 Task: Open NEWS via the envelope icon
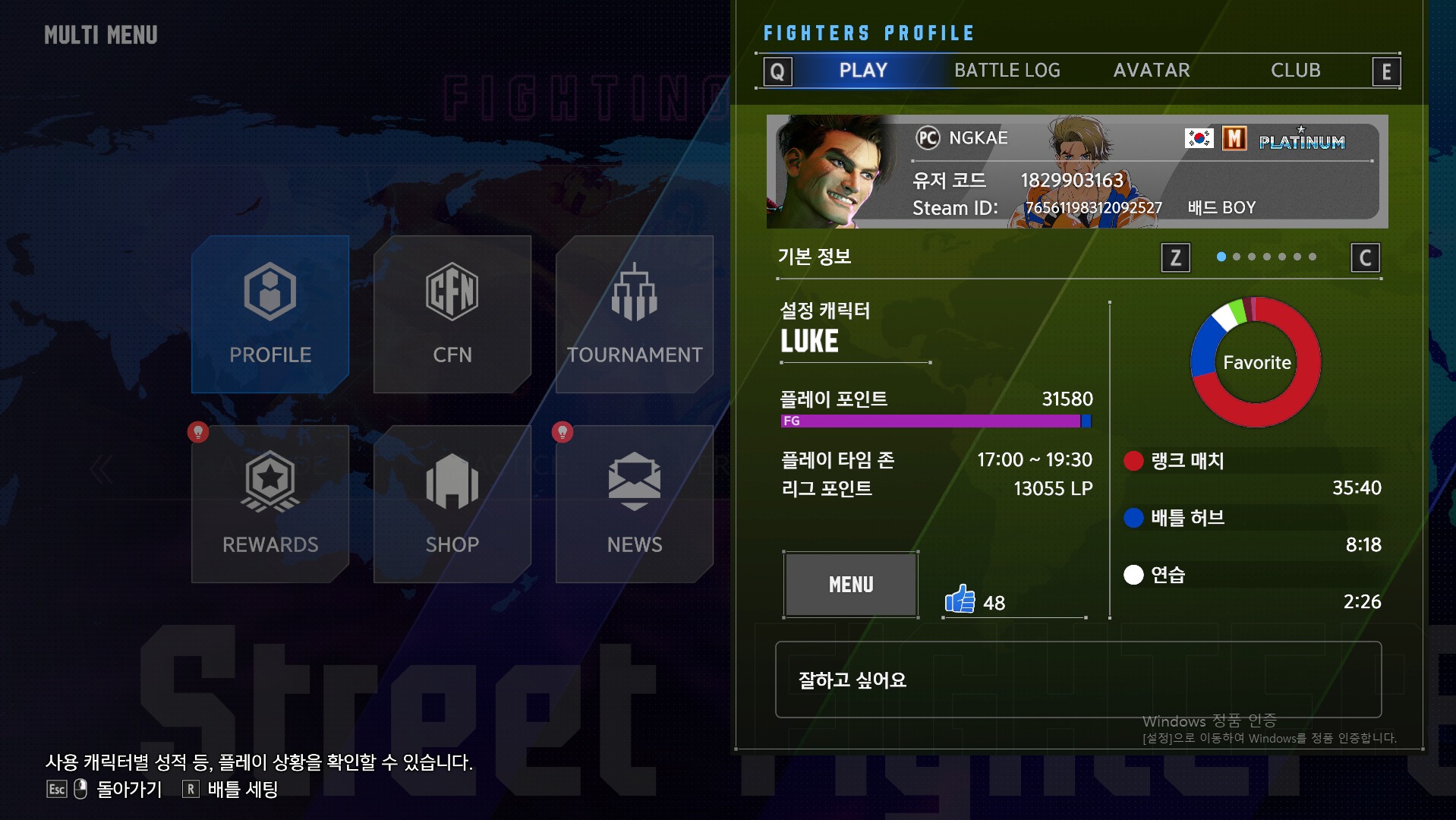(x=633, y=480)
